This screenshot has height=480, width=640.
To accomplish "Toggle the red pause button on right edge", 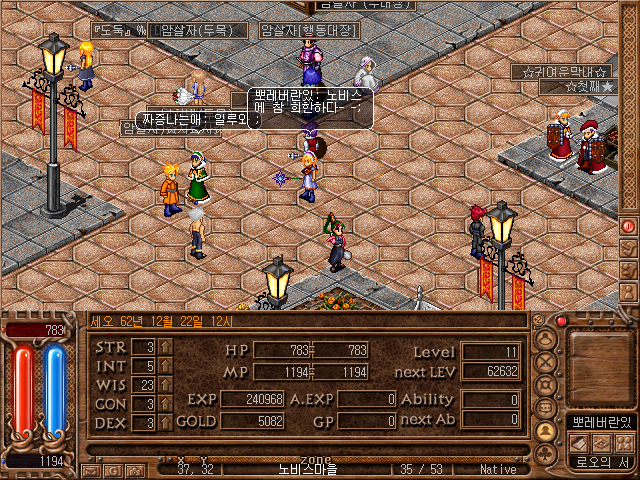I will (629, 226).
